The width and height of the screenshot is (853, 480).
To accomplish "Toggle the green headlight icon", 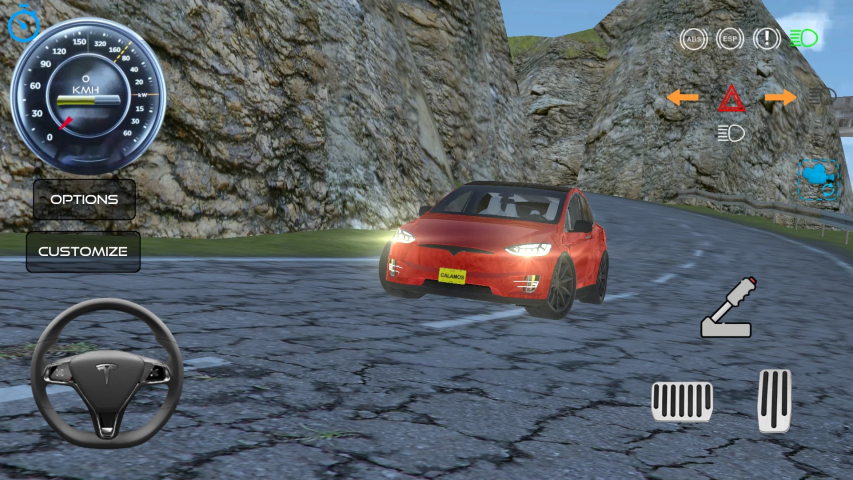I will tap(803, 39).
